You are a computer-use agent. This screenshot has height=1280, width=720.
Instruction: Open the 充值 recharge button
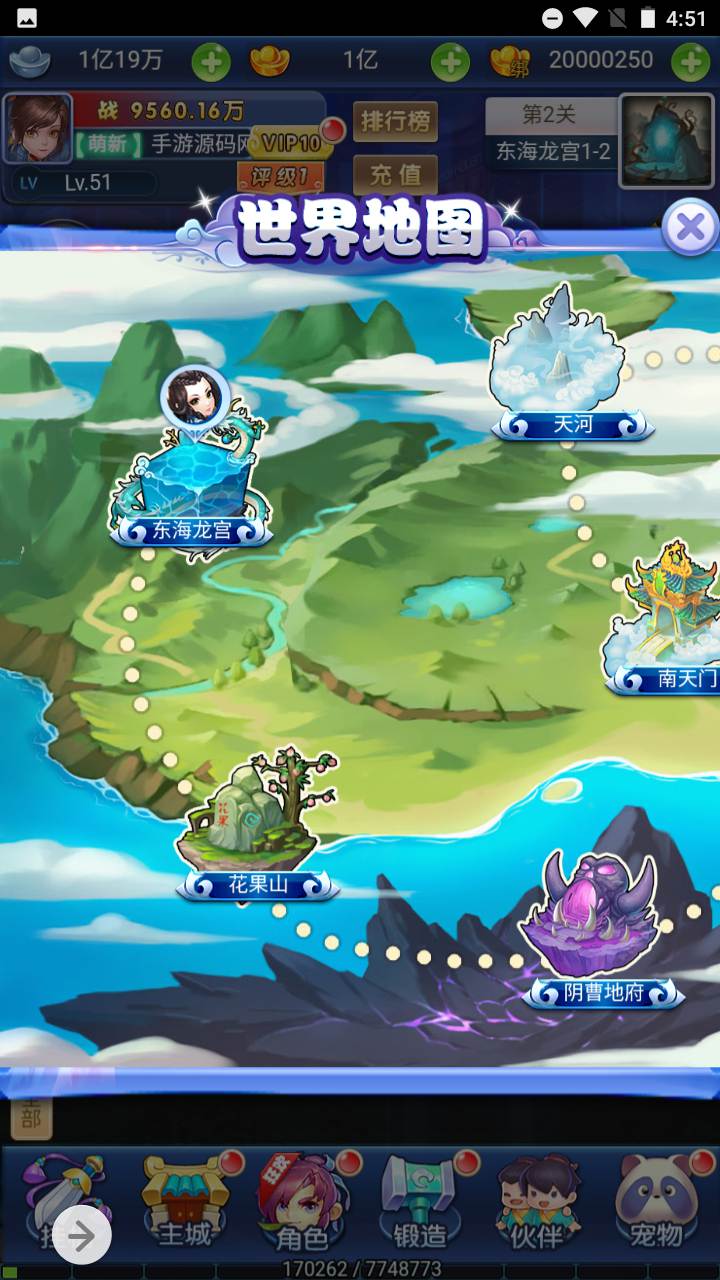tap(395, 174)
